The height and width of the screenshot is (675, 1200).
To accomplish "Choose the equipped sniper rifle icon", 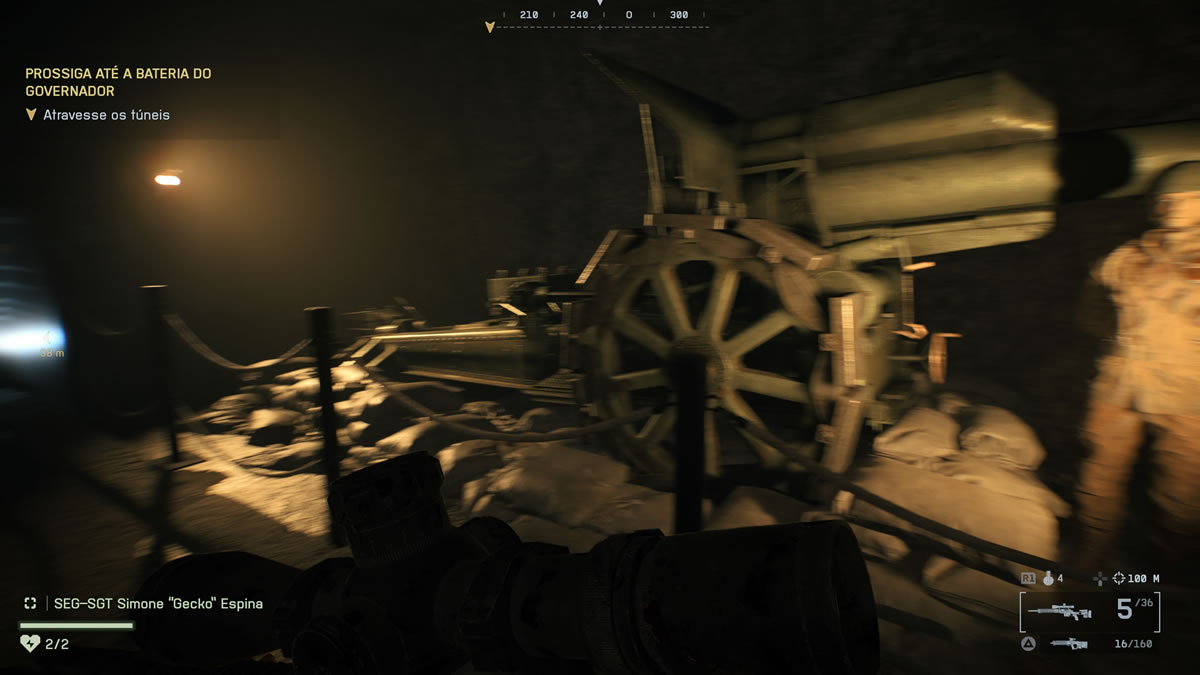I will (x=1064, y=611).
